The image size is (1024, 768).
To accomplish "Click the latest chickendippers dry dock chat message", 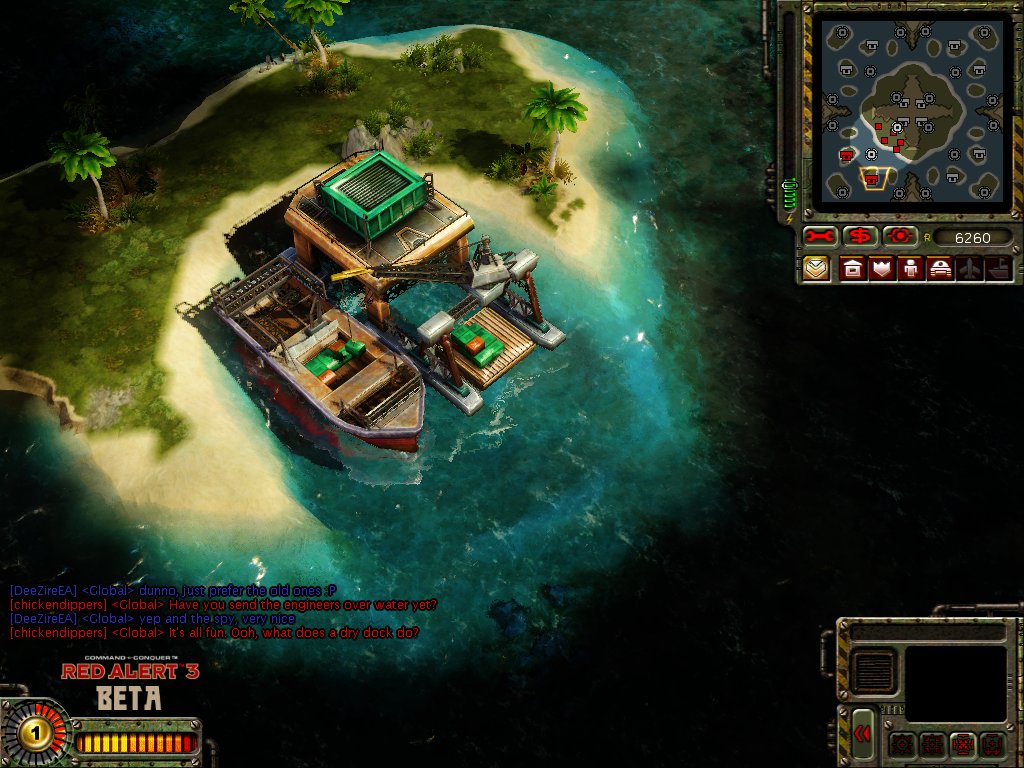I will click(214, 633).
